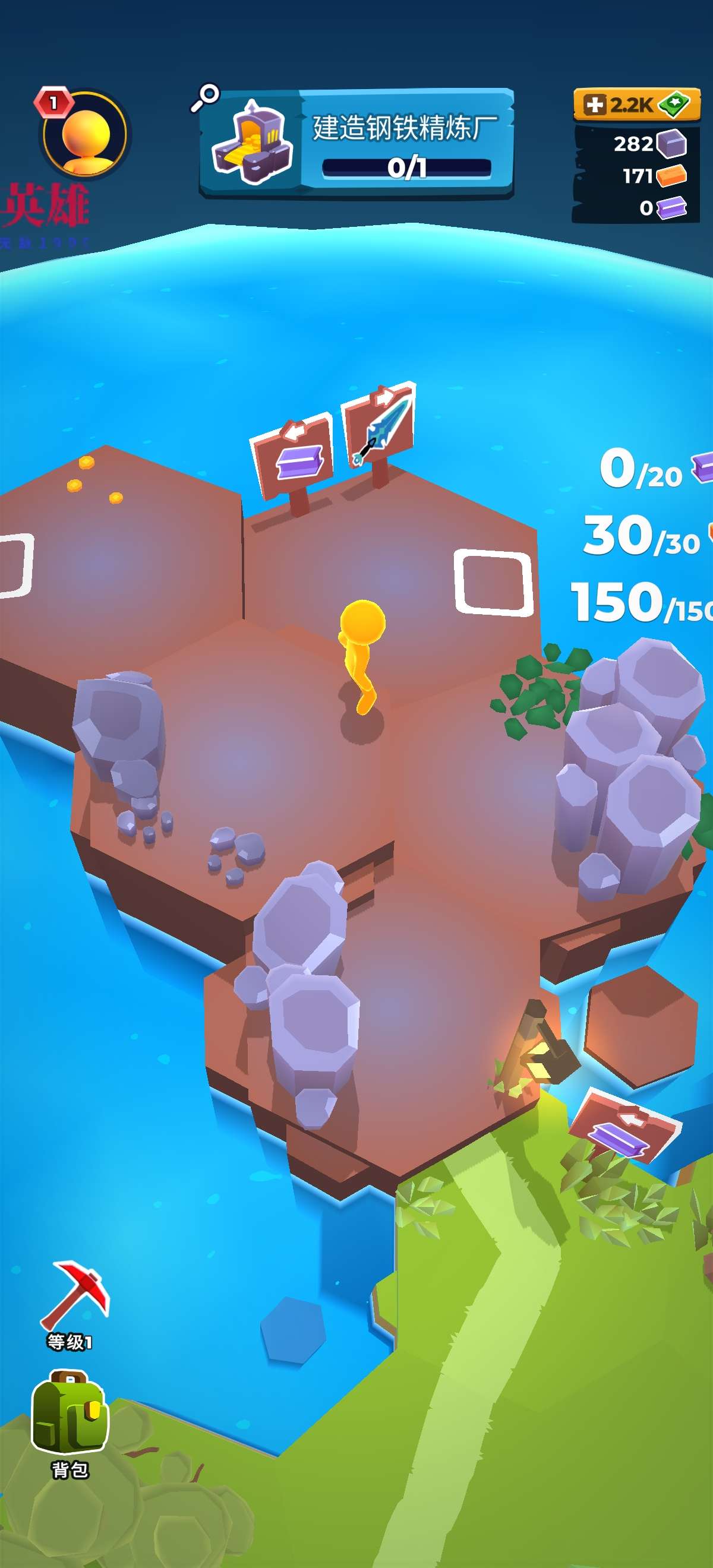
Task: Tap the magnifying glass quest locator
Action: coord(205,97)
